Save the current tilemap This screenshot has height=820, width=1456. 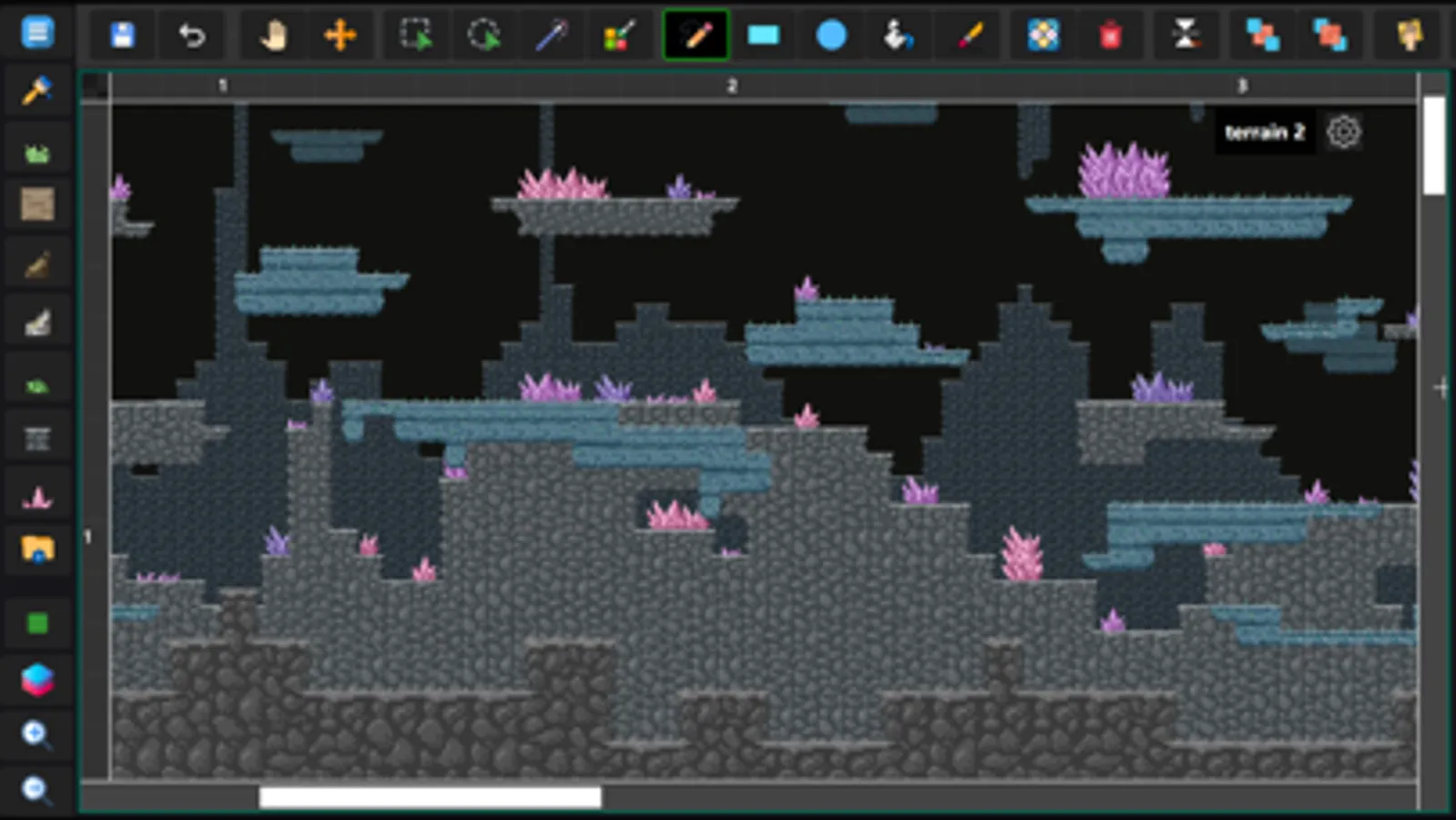coord(123,36)
